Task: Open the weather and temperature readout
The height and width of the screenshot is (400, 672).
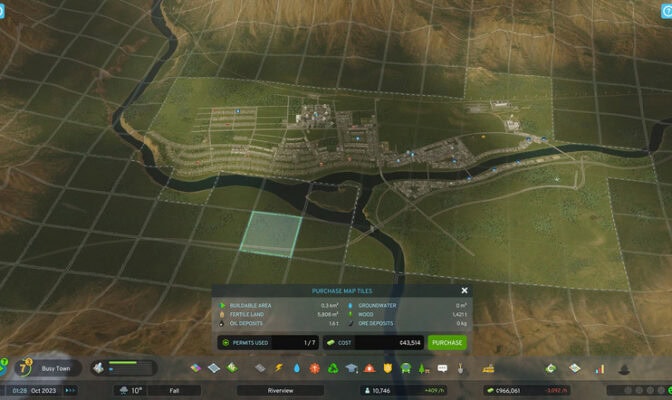Action: tap(132, 390)
